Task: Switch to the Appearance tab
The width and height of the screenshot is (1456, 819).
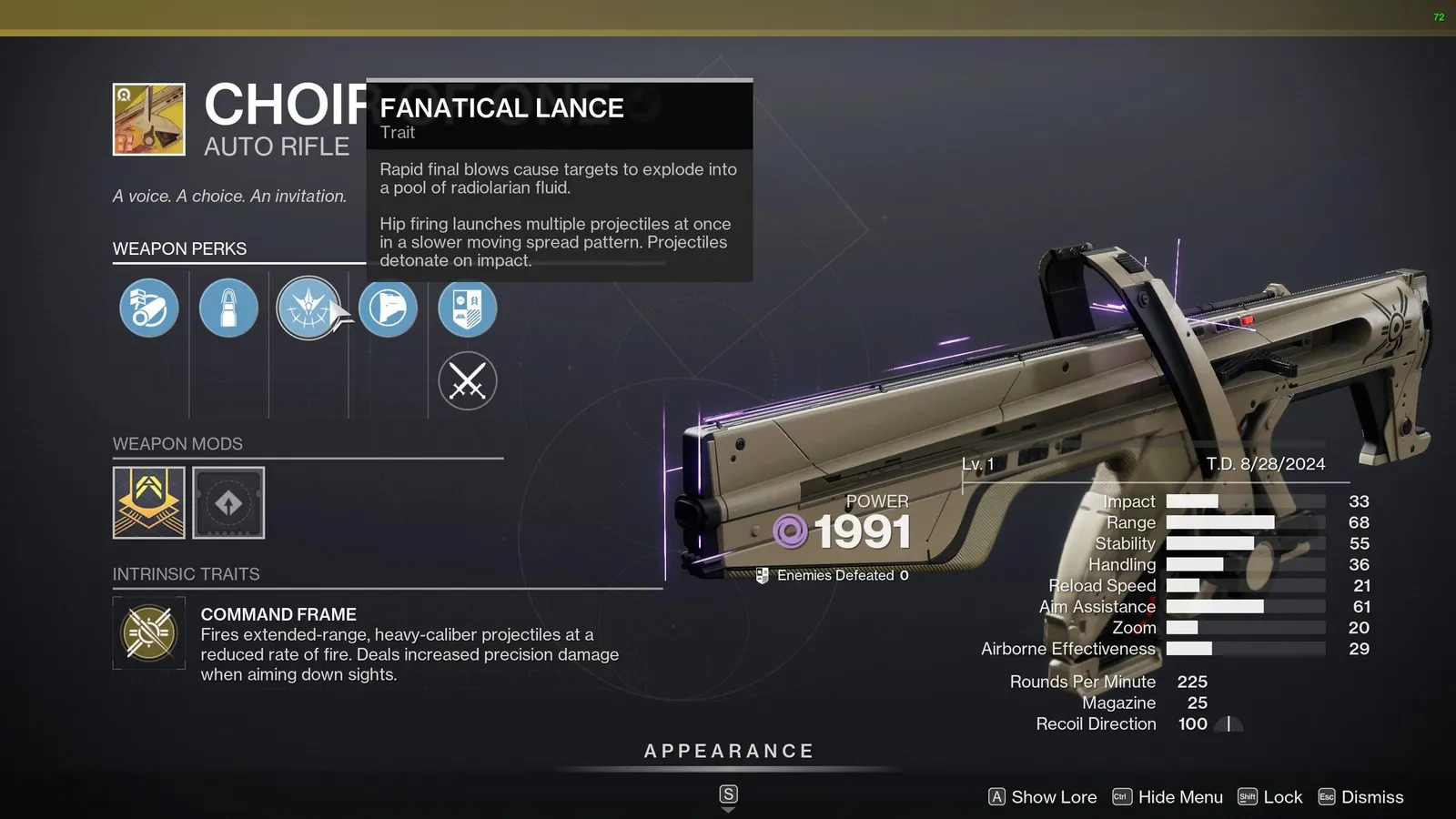Action: click(x=727, y=751)
